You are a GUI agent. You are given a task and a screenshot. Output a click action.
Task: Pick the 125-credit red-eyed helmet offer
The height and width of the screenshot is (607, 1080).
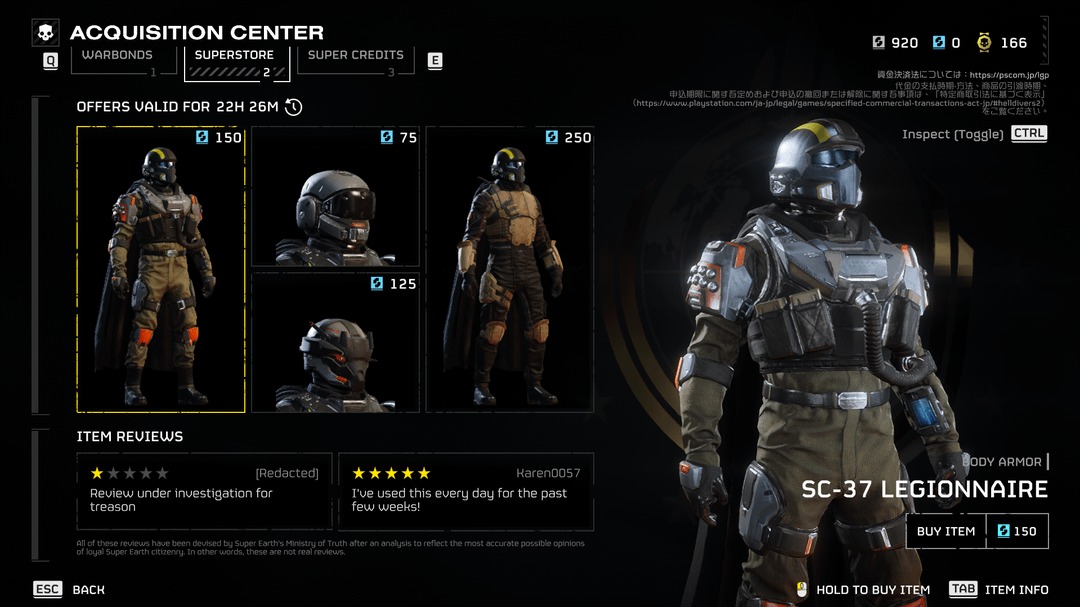(335, 342)
